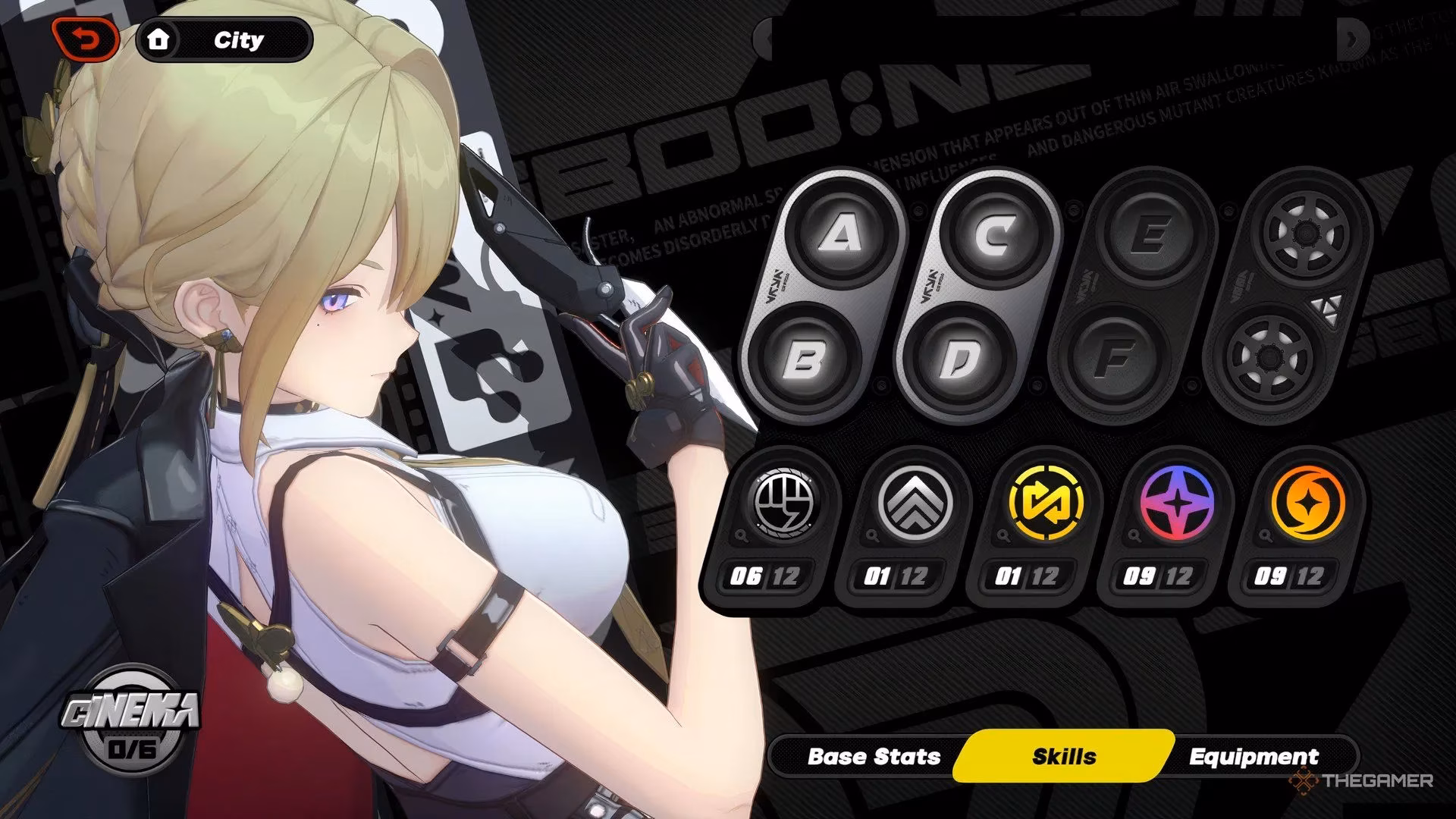Return to City via home button

pos(224,40)
